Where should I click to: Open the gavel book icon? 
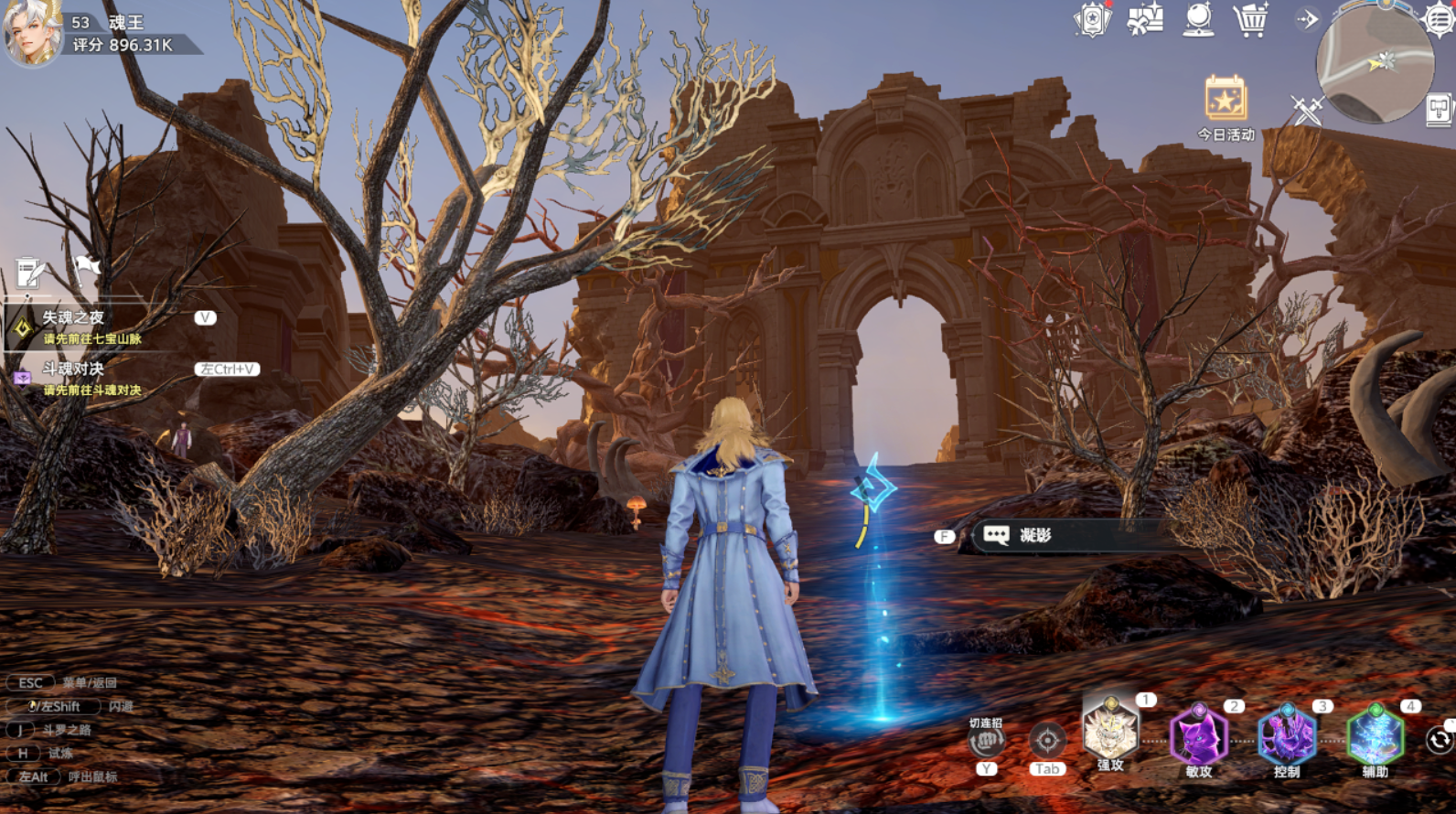click(1439, 111)
